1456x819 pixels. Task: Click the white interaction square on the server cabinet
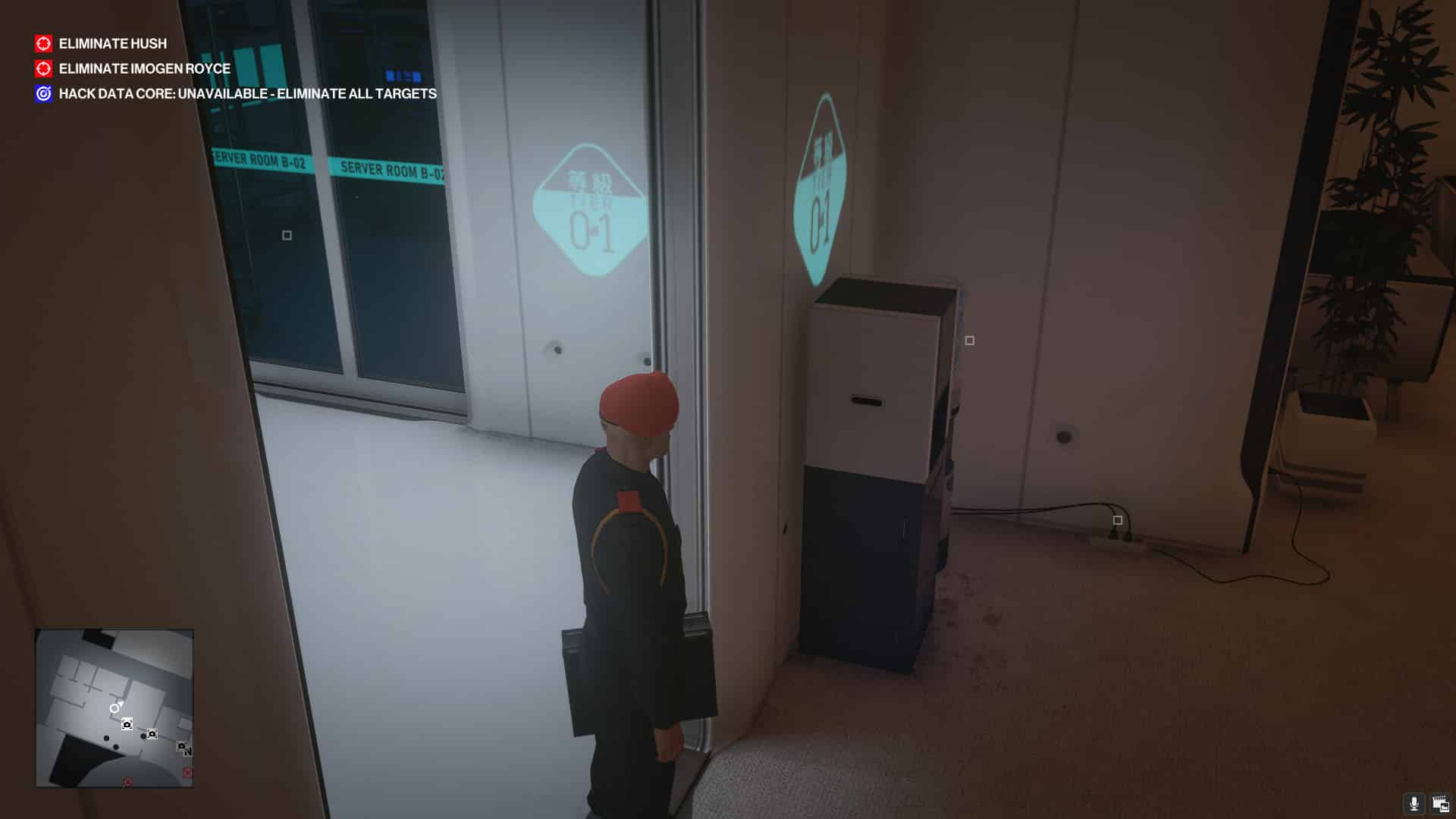[x=968, y=341]
